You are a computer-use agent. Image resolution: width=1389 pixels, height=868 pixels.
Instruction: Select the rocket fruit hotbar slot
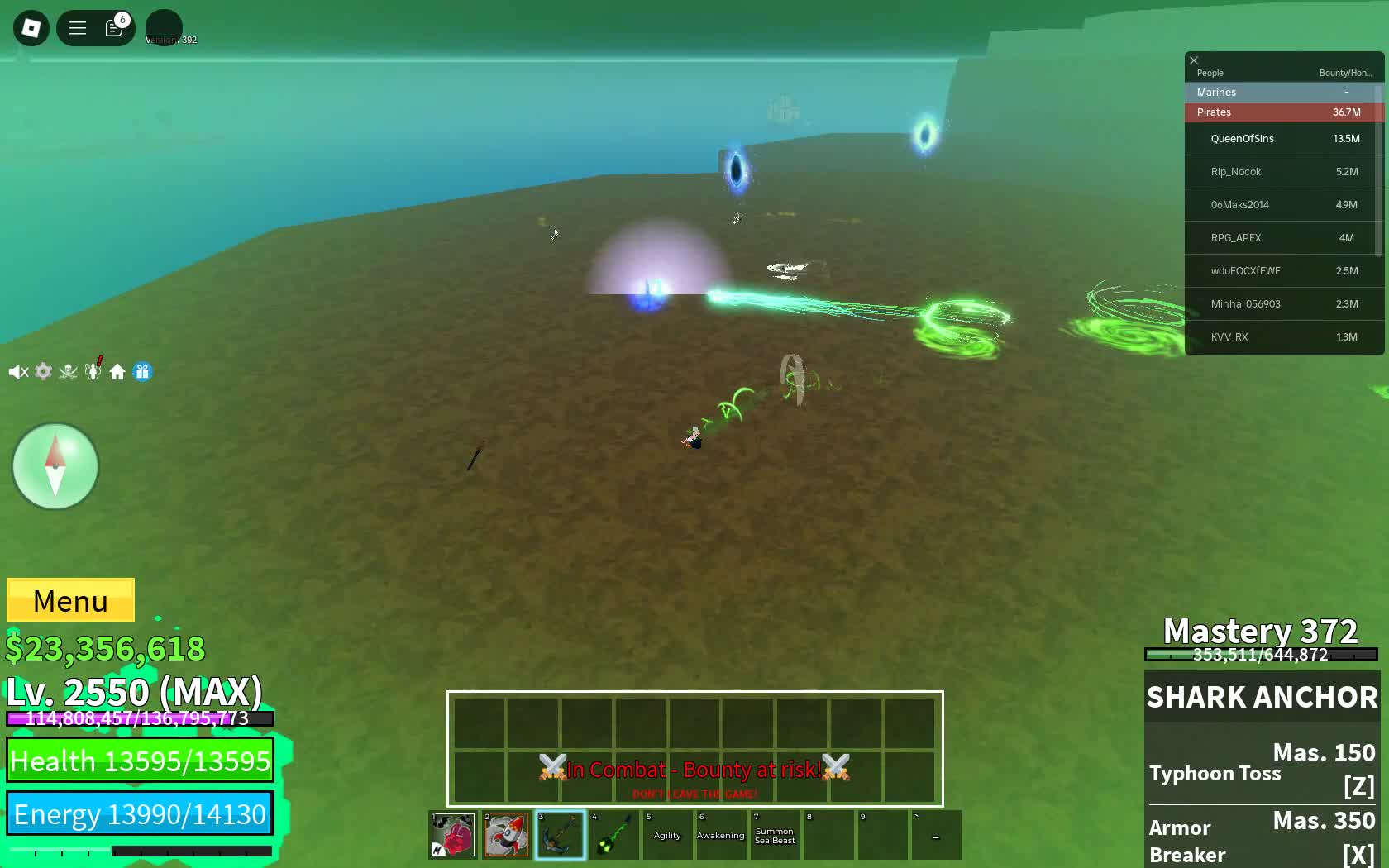coord(506,835)
